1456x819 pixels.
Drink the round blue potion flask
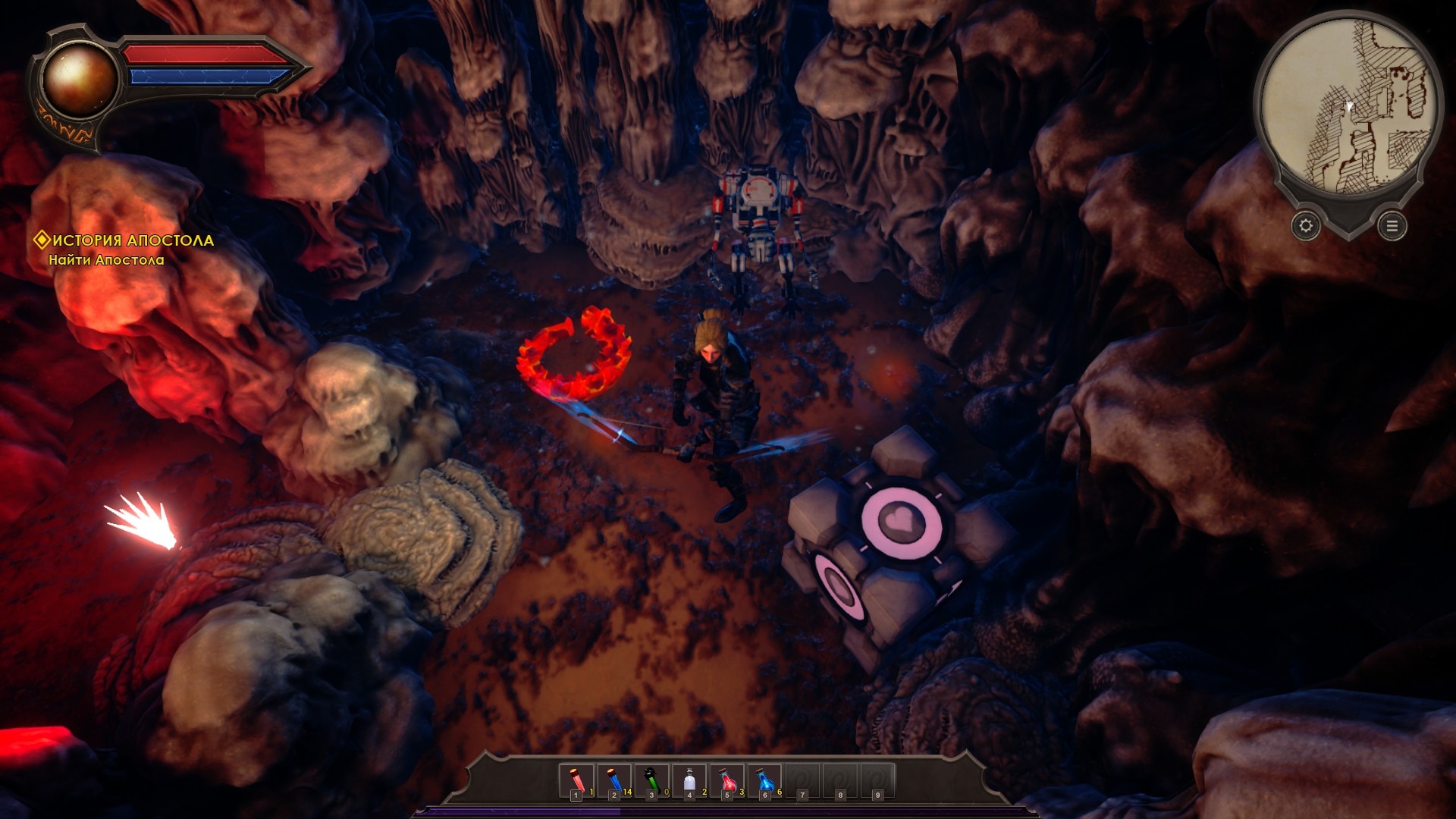764,781
